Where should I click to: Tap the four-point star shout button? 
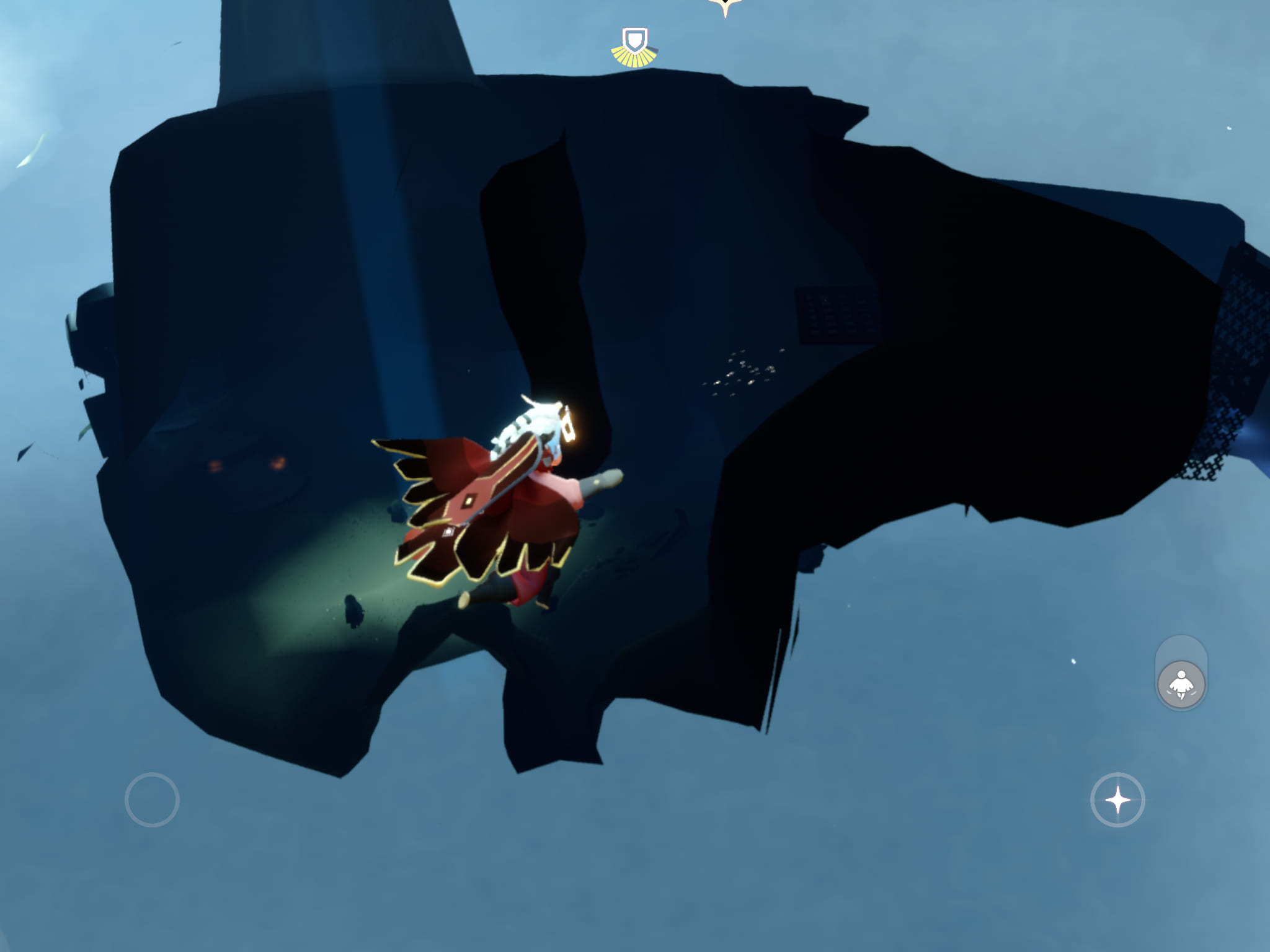(1117, 800)
